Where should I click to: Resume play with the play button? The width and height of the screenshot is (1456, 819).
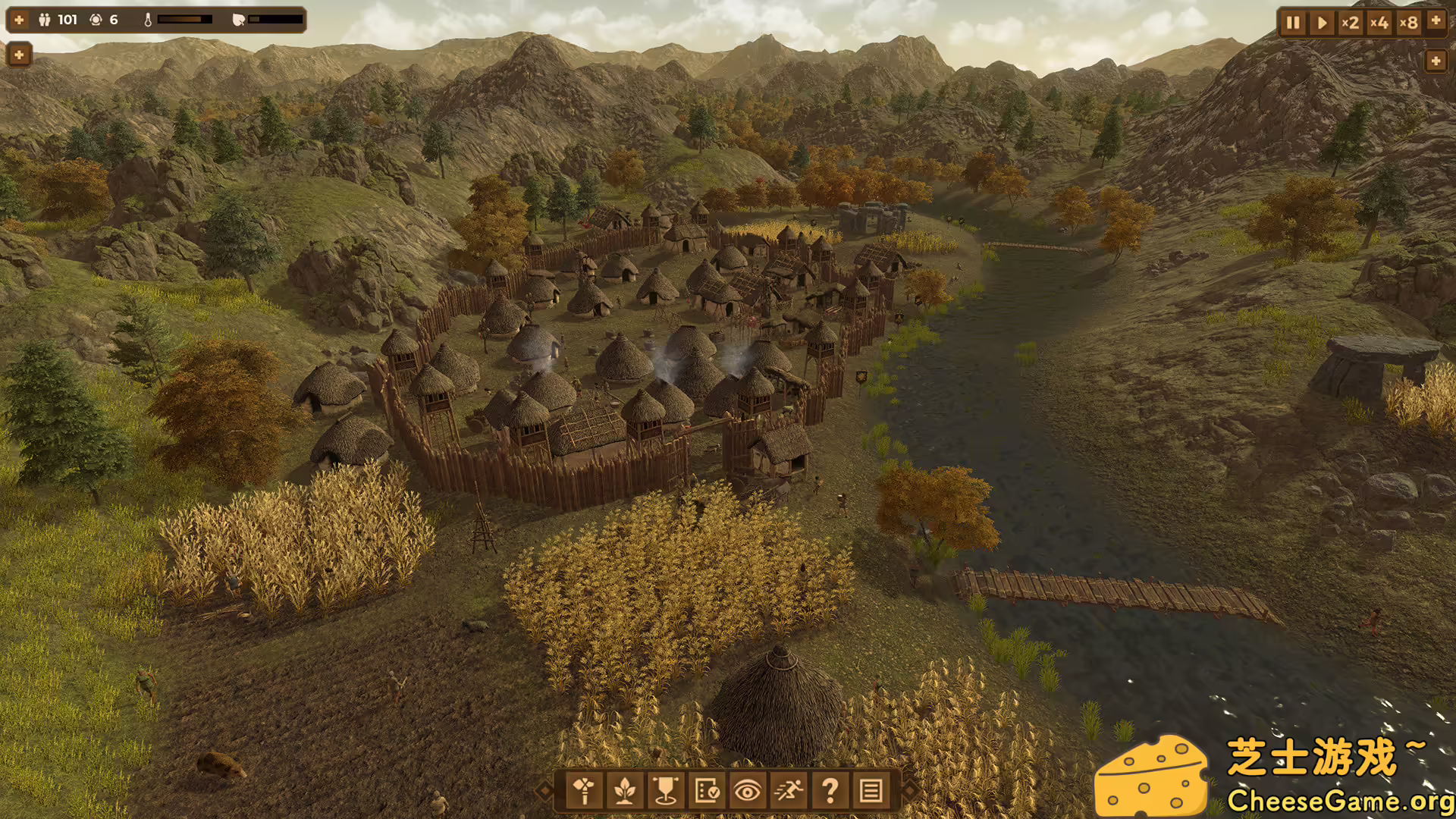click(1321, 23)
